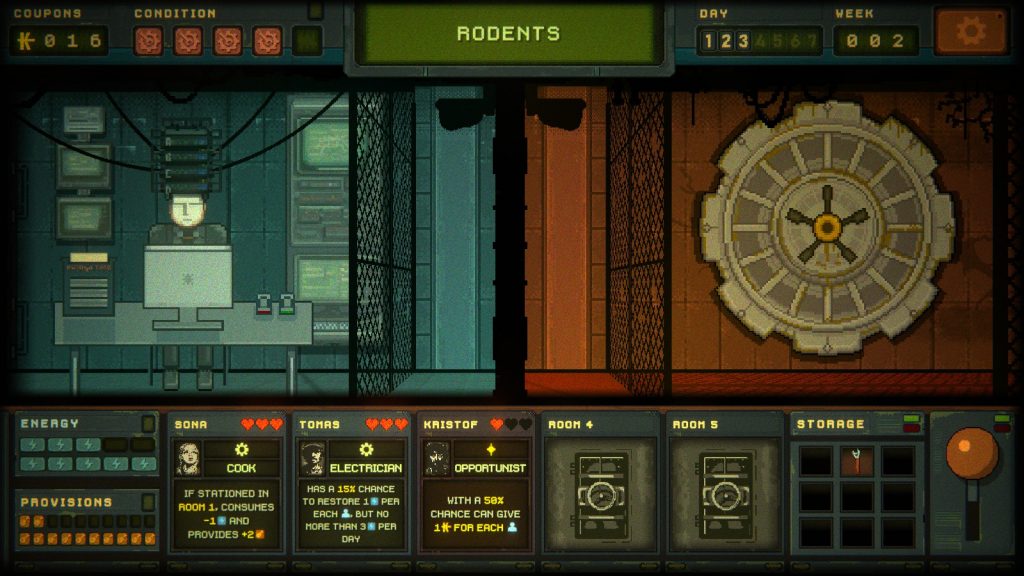Select the wrench item in Storage
Image resolution: width=1024 pixels, height=576 pixels.
(857, 461)
